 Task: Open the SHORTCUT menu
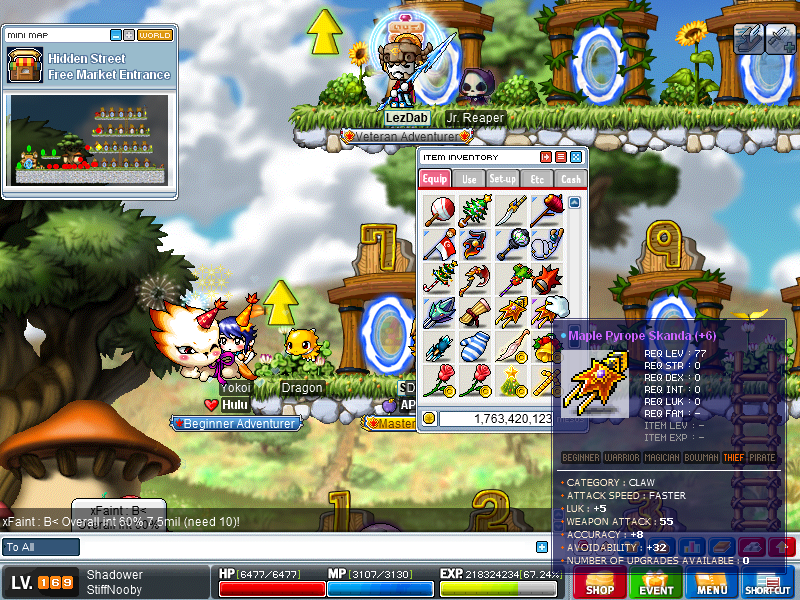pos(768,584)
